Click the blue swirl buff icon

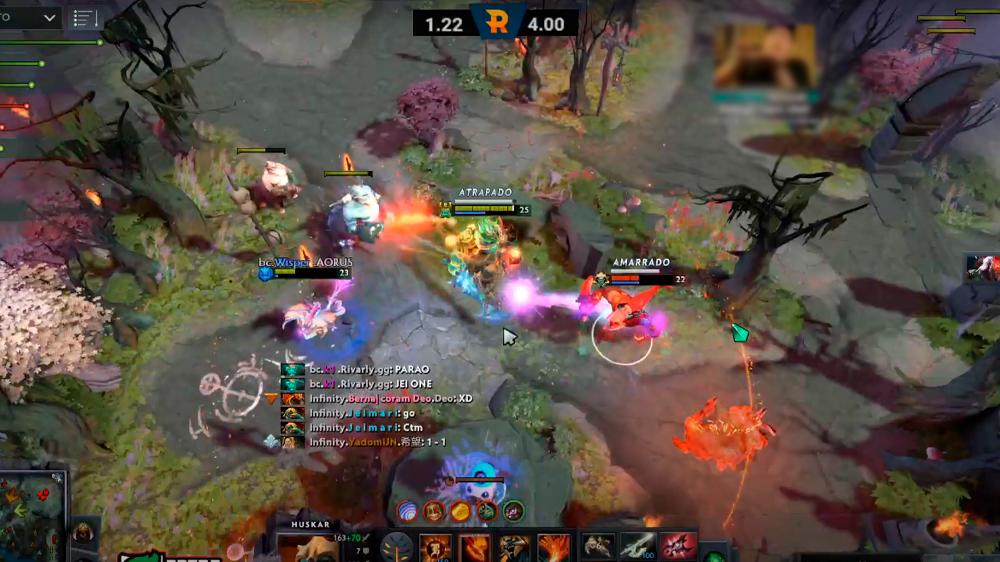click(x=408, y=511)
